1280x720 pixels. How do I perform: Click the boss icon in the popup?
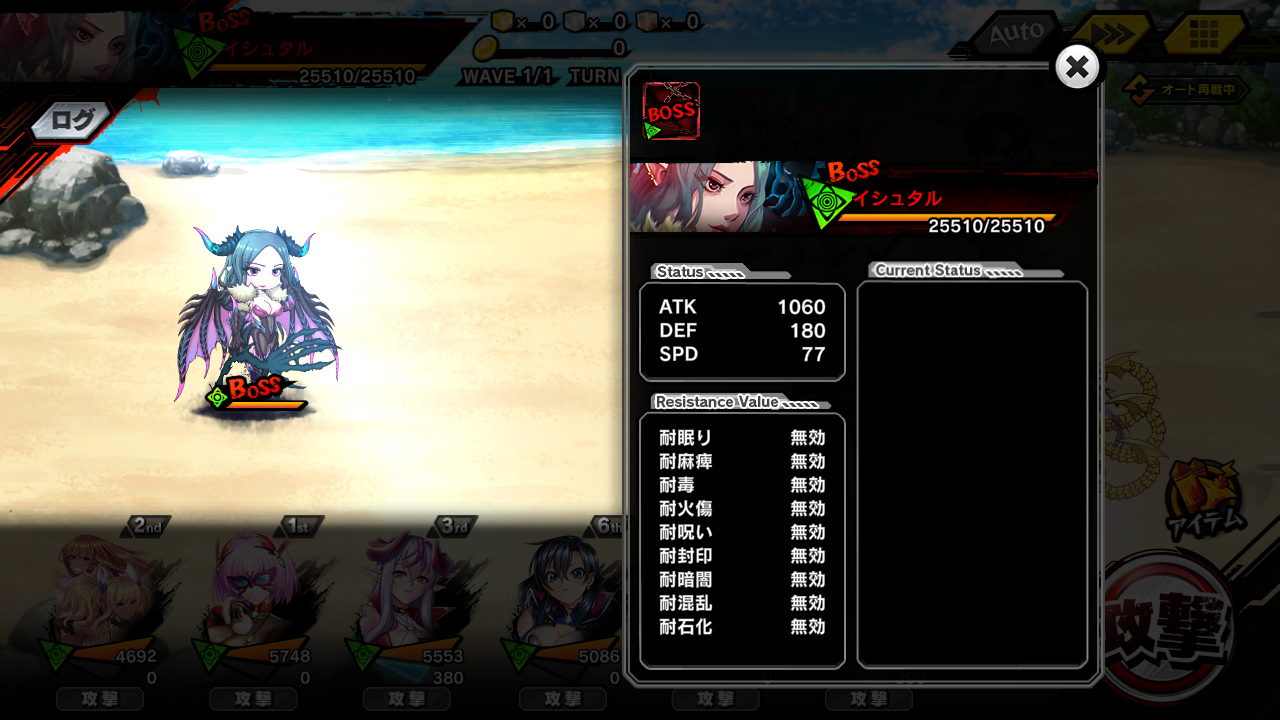point(671,111)
